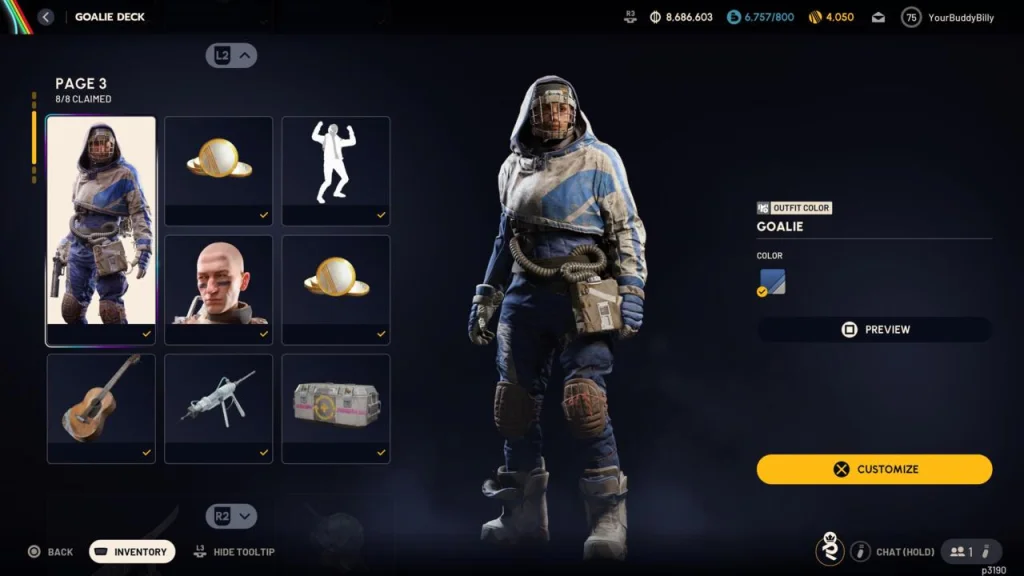1024x576 pixels.
Task: Open YourBuddyBilly's player profile
Action: pos(948,17)
